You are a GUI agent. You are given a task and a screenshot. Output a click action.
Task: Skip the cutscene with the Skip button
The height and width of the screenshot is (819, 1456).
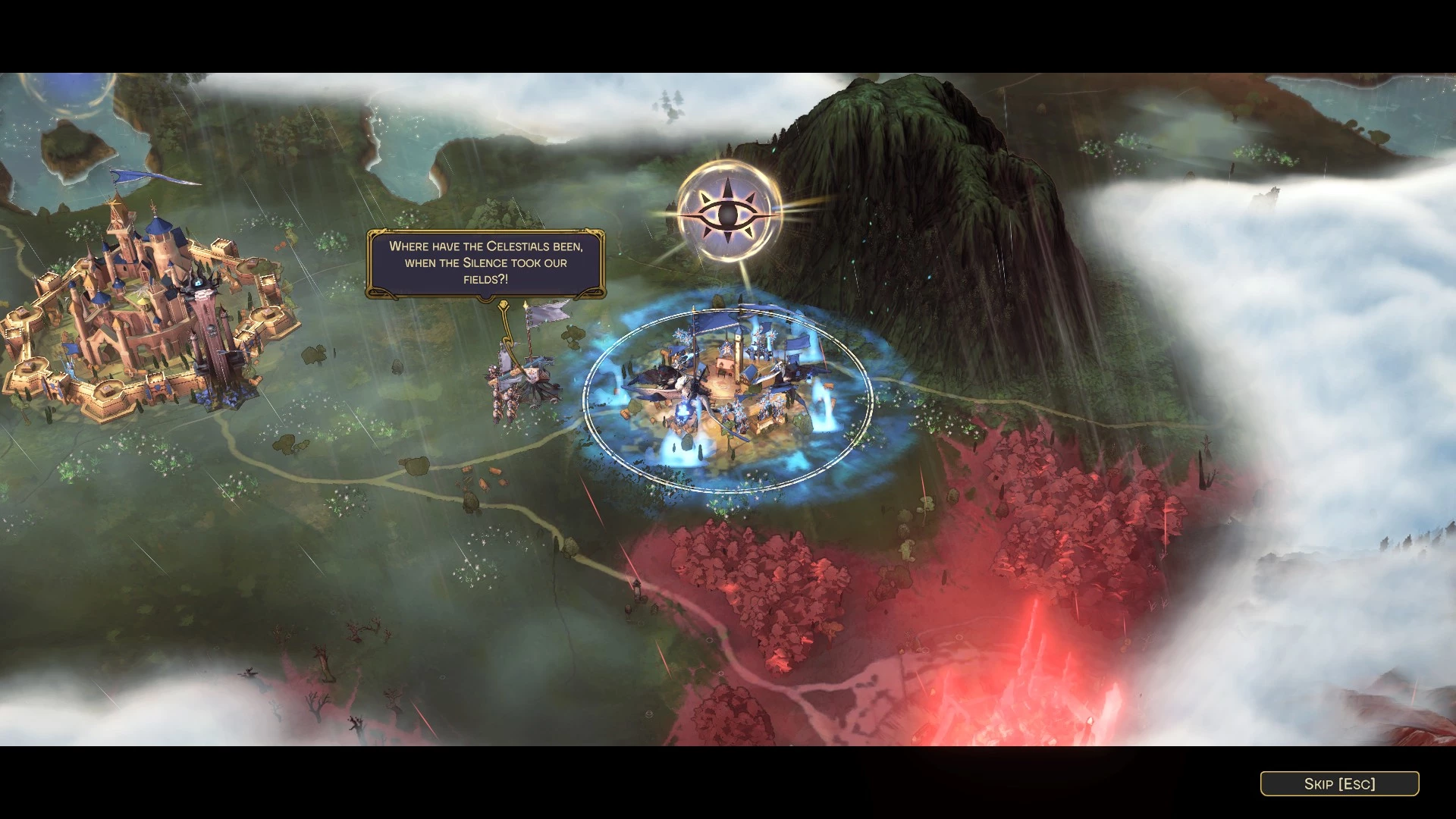pyautogui.click(x=1339, y=783)
